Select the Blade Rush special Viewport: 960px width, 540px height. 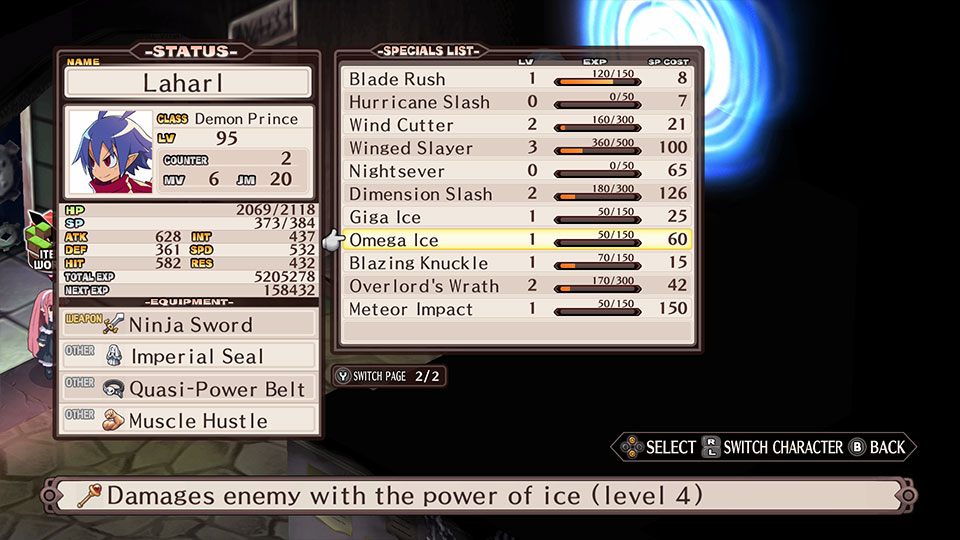point(517,79)
